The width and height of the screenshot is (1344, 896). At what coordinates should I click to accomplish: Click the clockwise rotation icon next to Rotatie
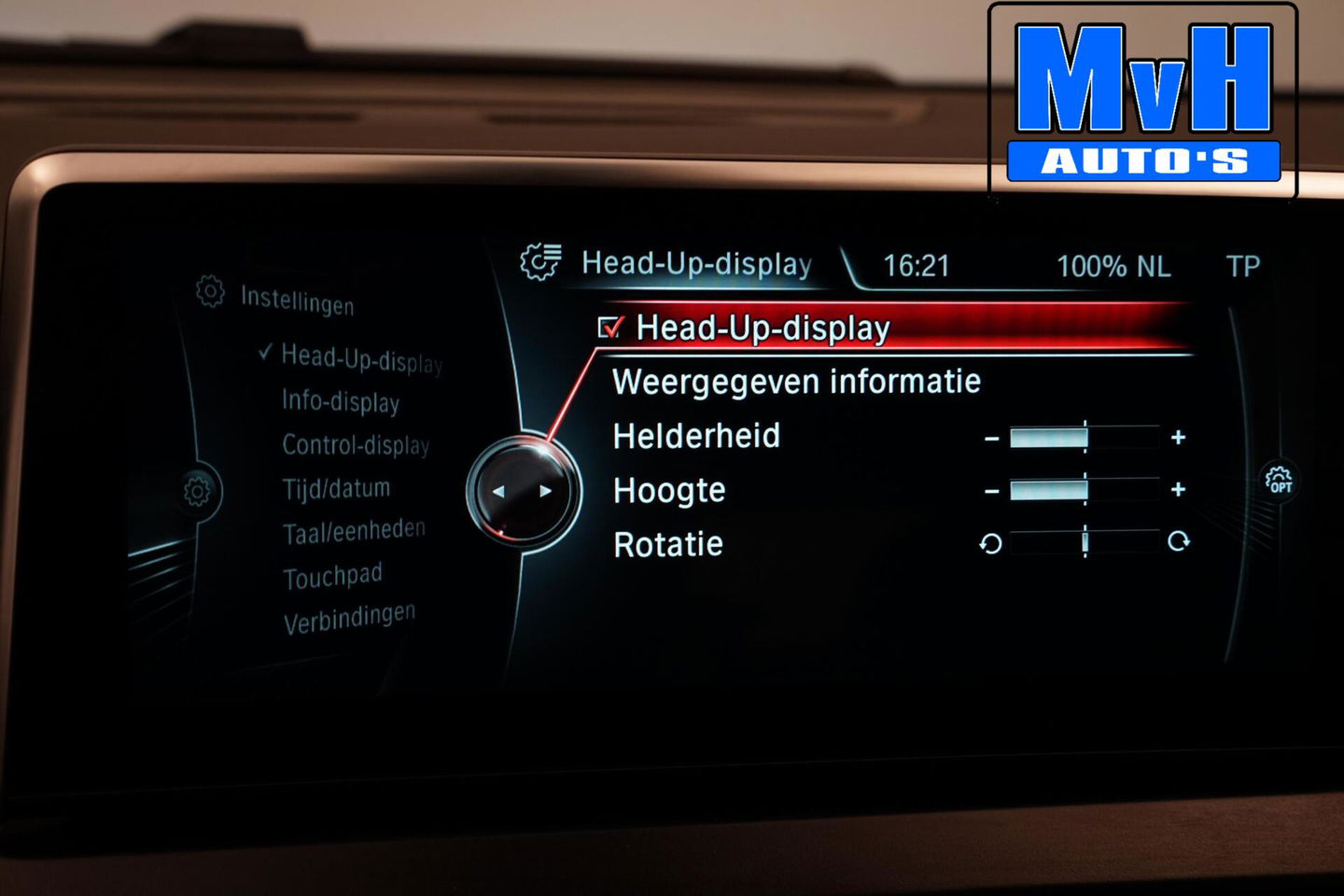tap(1182, 541)
